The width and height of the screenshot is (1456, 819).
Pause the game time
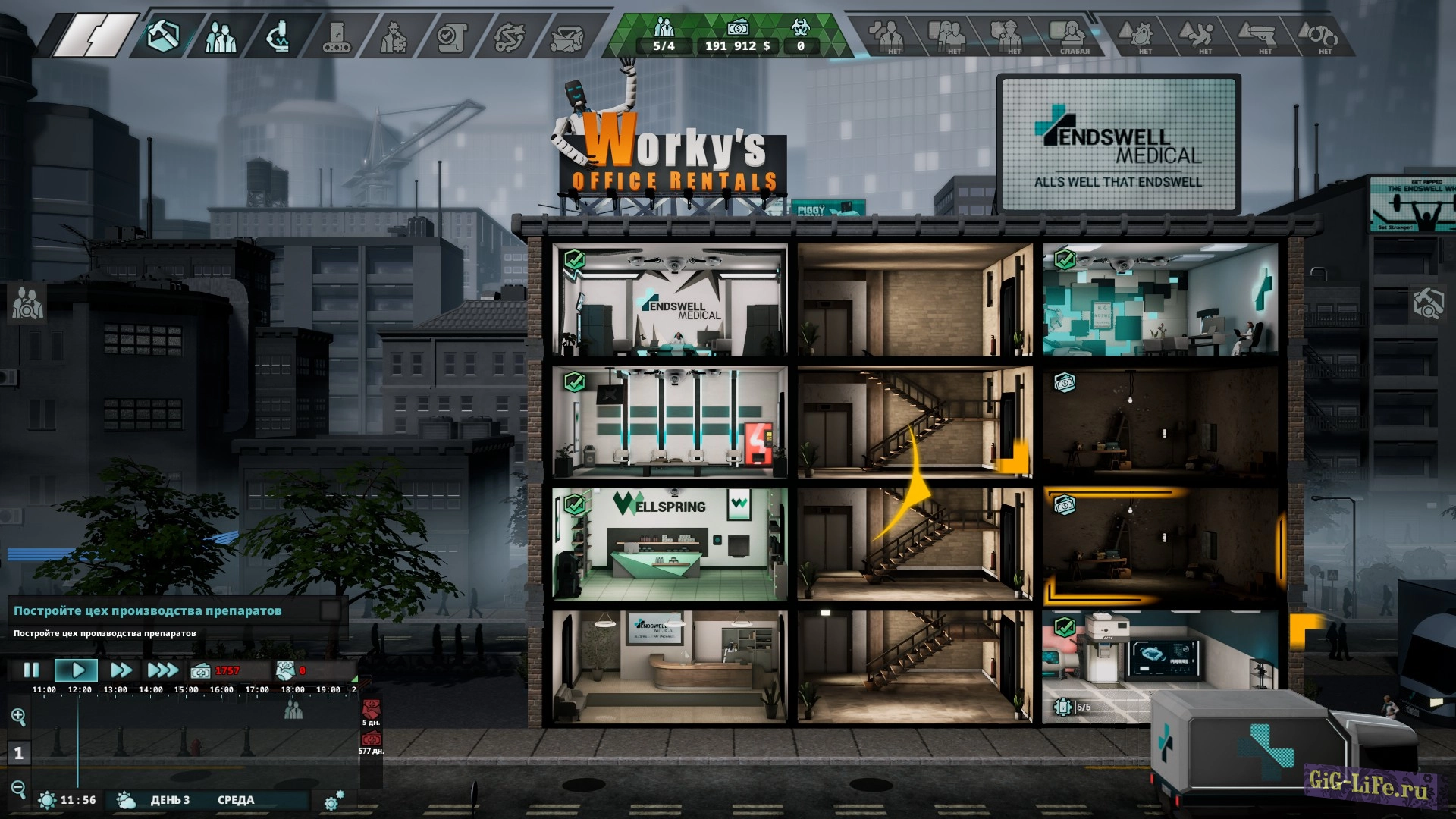(31, 670)
